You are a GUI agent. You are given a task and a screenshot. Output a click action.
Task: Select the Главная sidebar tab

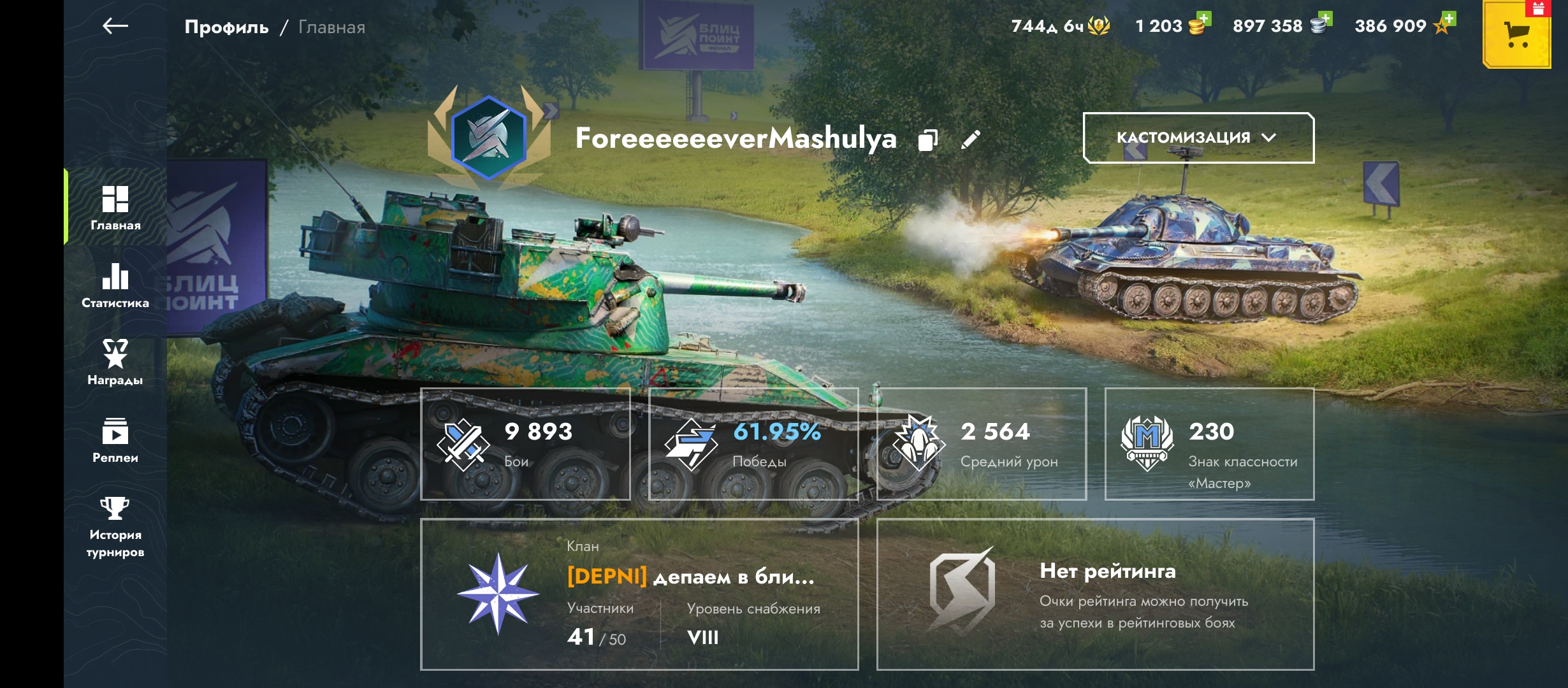click(x=115, y=208)
